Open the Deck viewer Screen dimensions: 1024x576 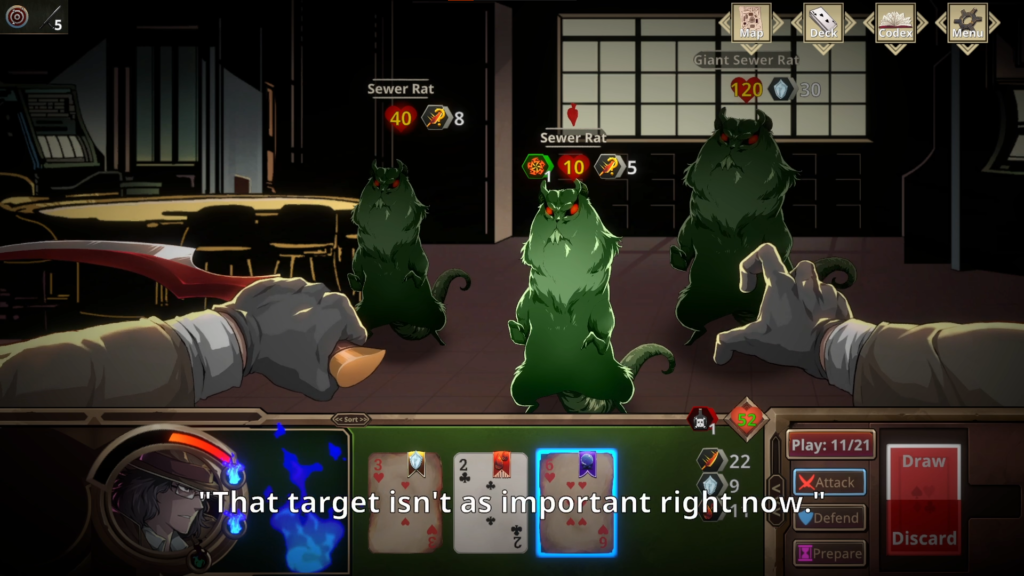tap(823, 24)
